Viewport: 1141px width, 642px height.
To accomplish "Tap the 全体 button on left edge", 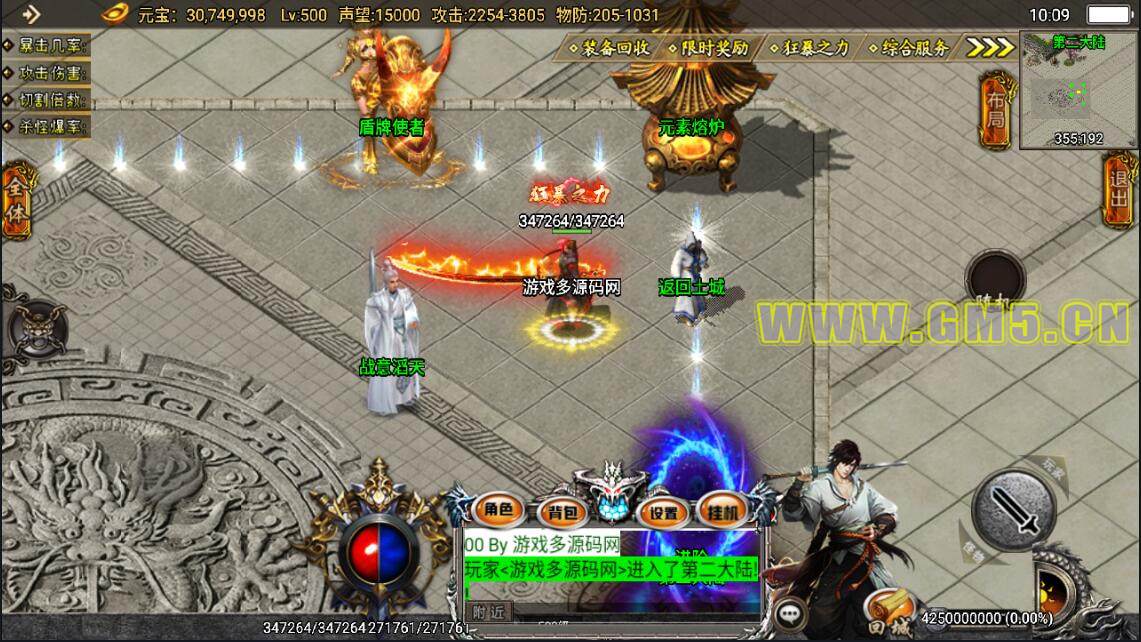I will (17, 200).
